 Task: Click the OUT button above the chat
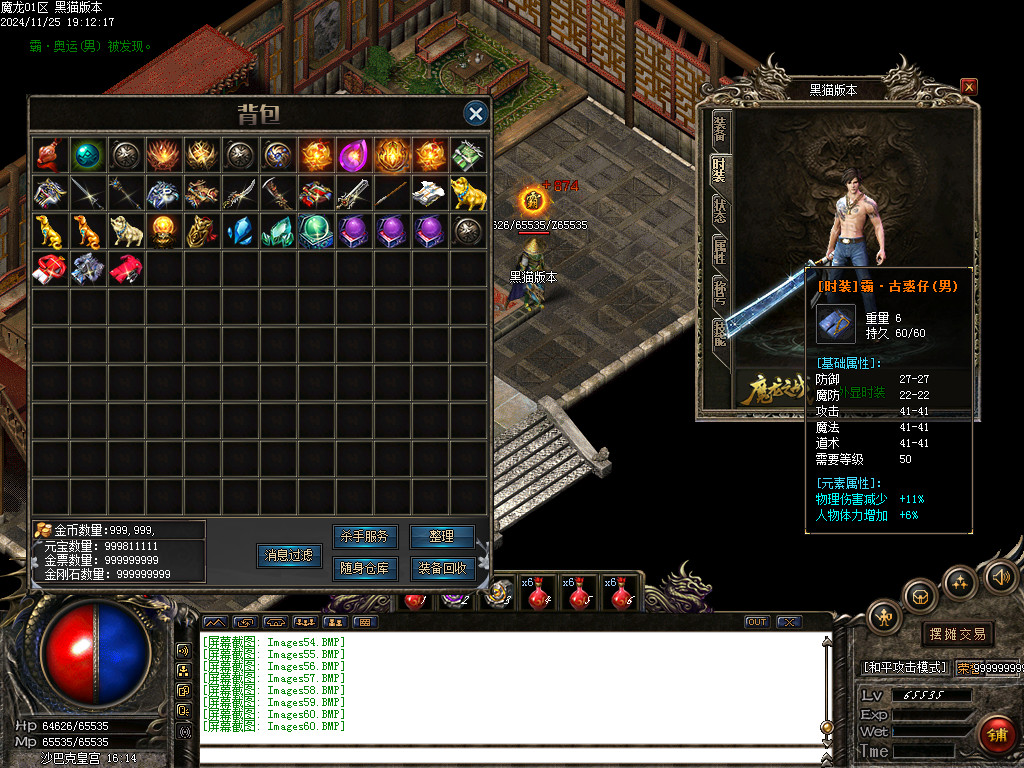[x=757, y=622]
